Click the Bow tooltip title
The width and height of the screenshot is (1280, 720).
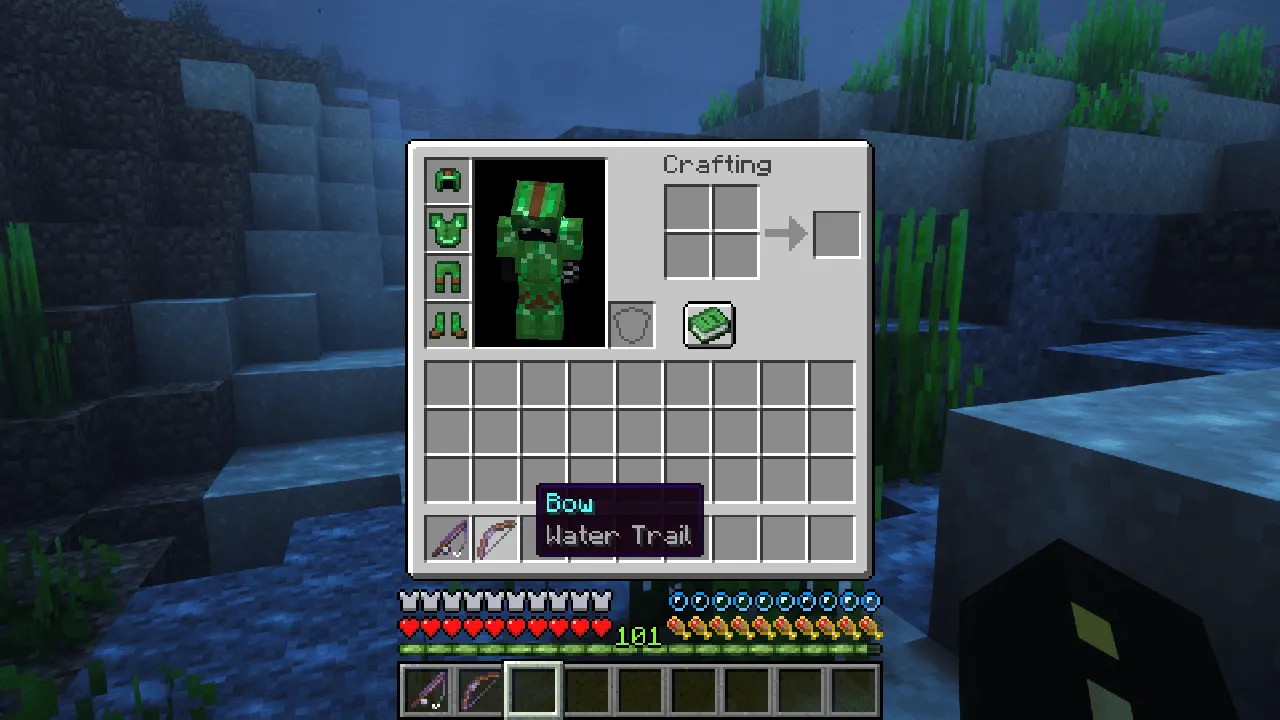pyautogui.click(x=569, y=504)
